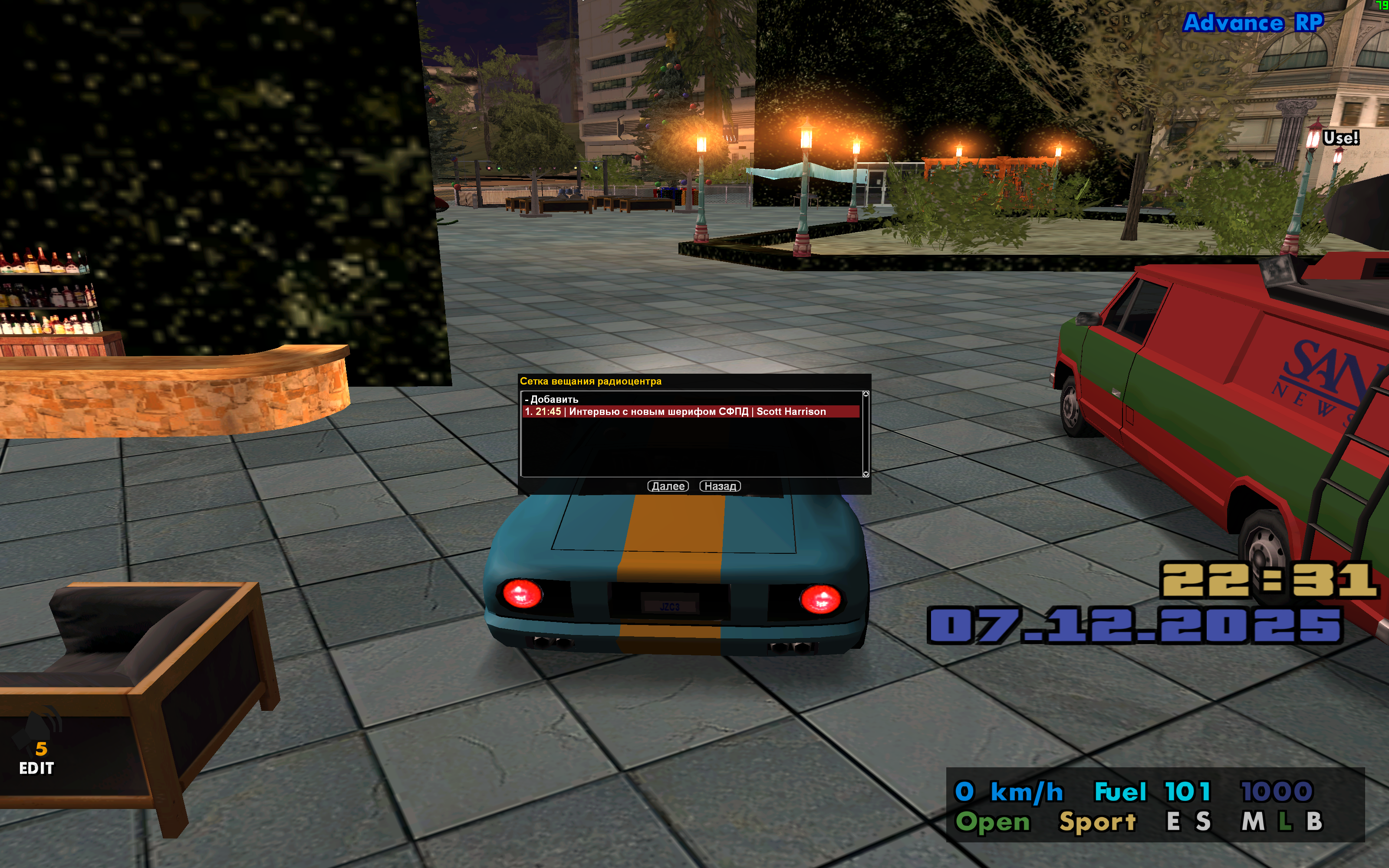Click the "Далее" button

(x=668, y=486)
